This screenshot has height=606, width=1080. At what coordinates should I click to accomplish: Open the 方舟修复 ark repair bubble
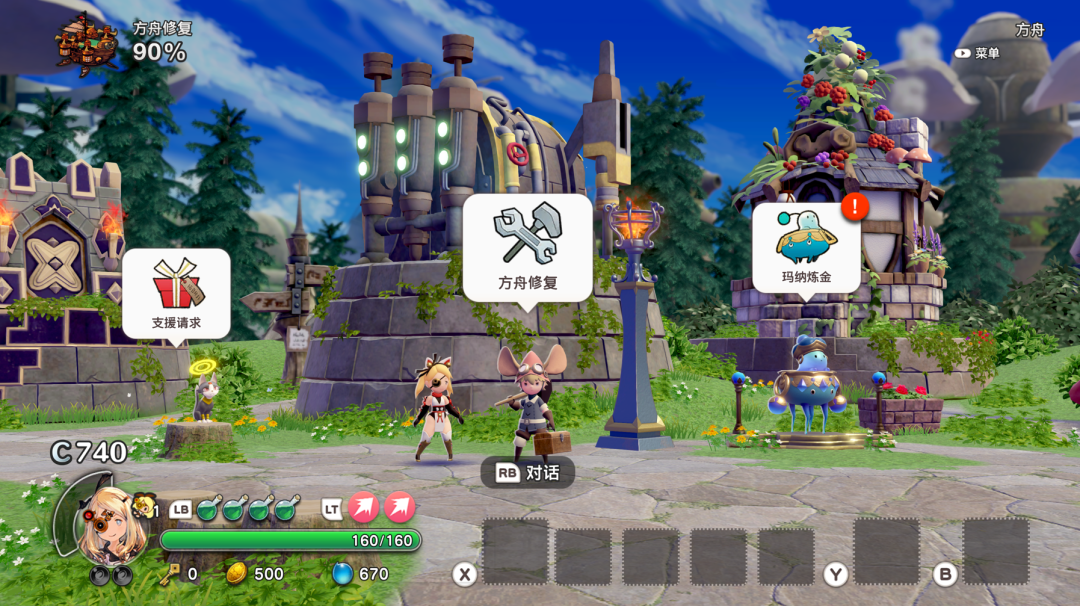(x=527, y=247)
